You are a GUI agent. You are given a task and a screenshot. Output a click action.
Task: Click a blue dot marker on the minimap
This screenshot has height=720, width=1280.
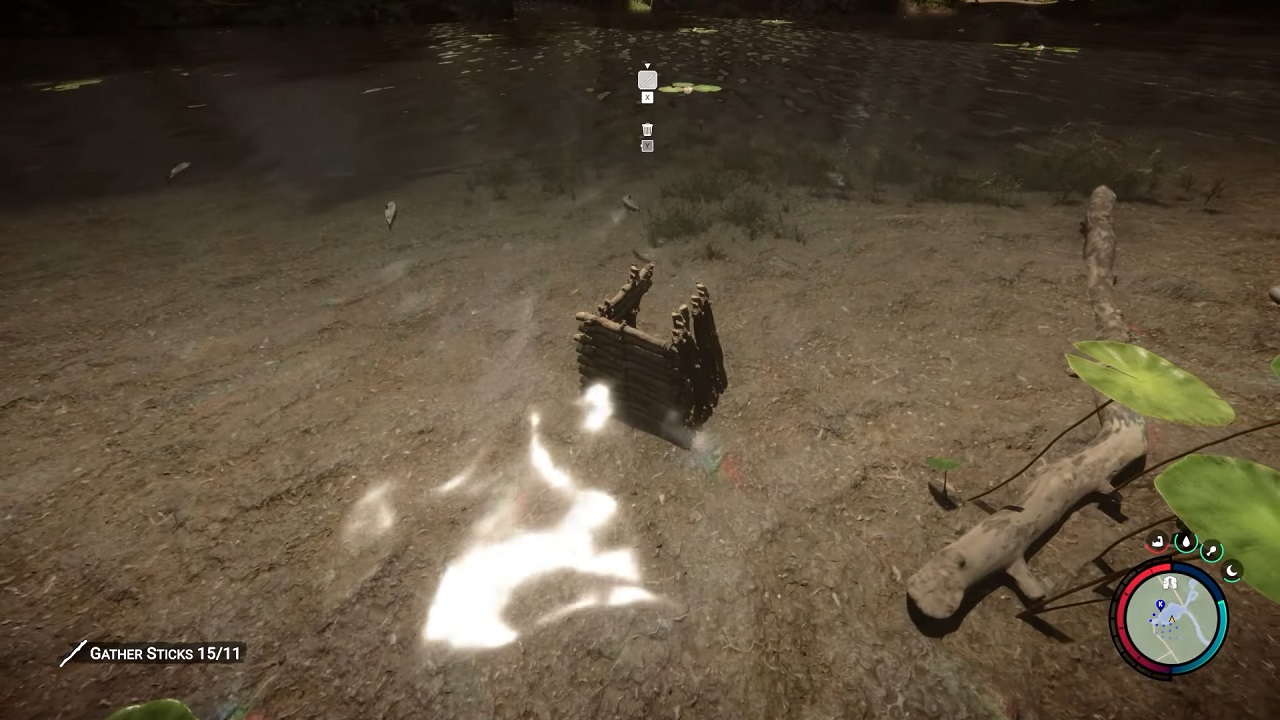click(1155, 615)
